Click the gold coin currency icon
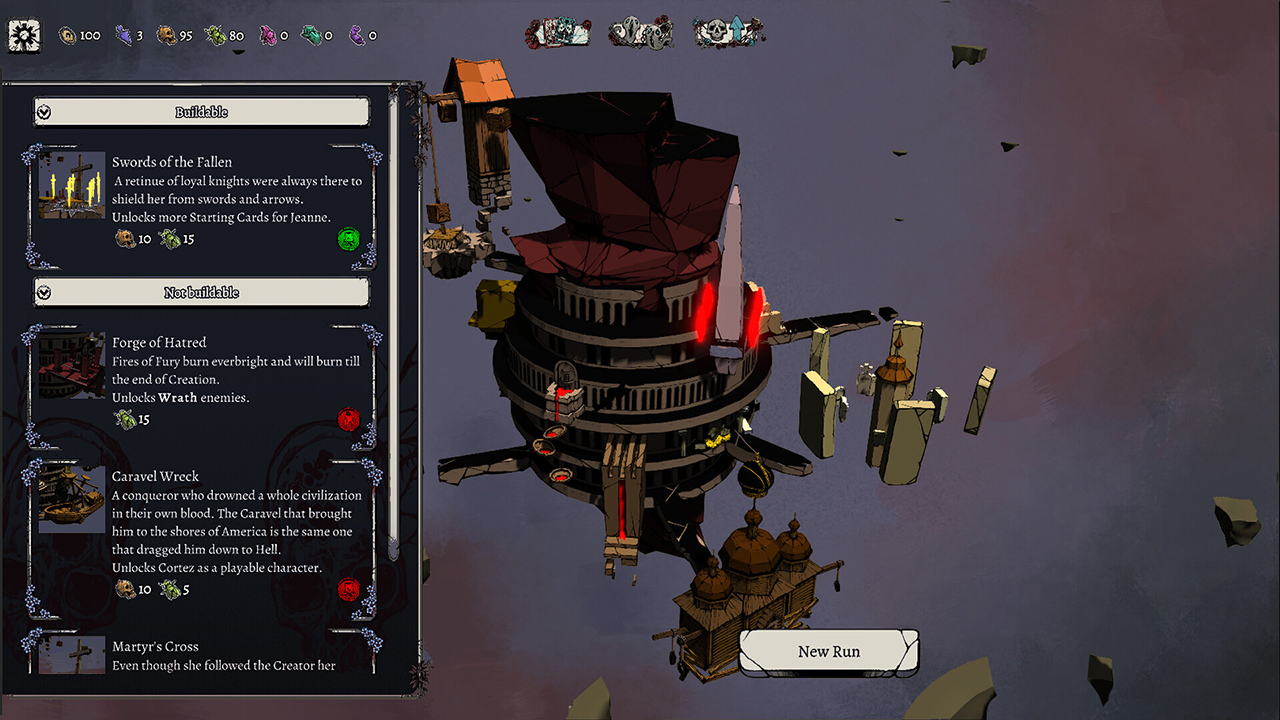 point(66,35)
